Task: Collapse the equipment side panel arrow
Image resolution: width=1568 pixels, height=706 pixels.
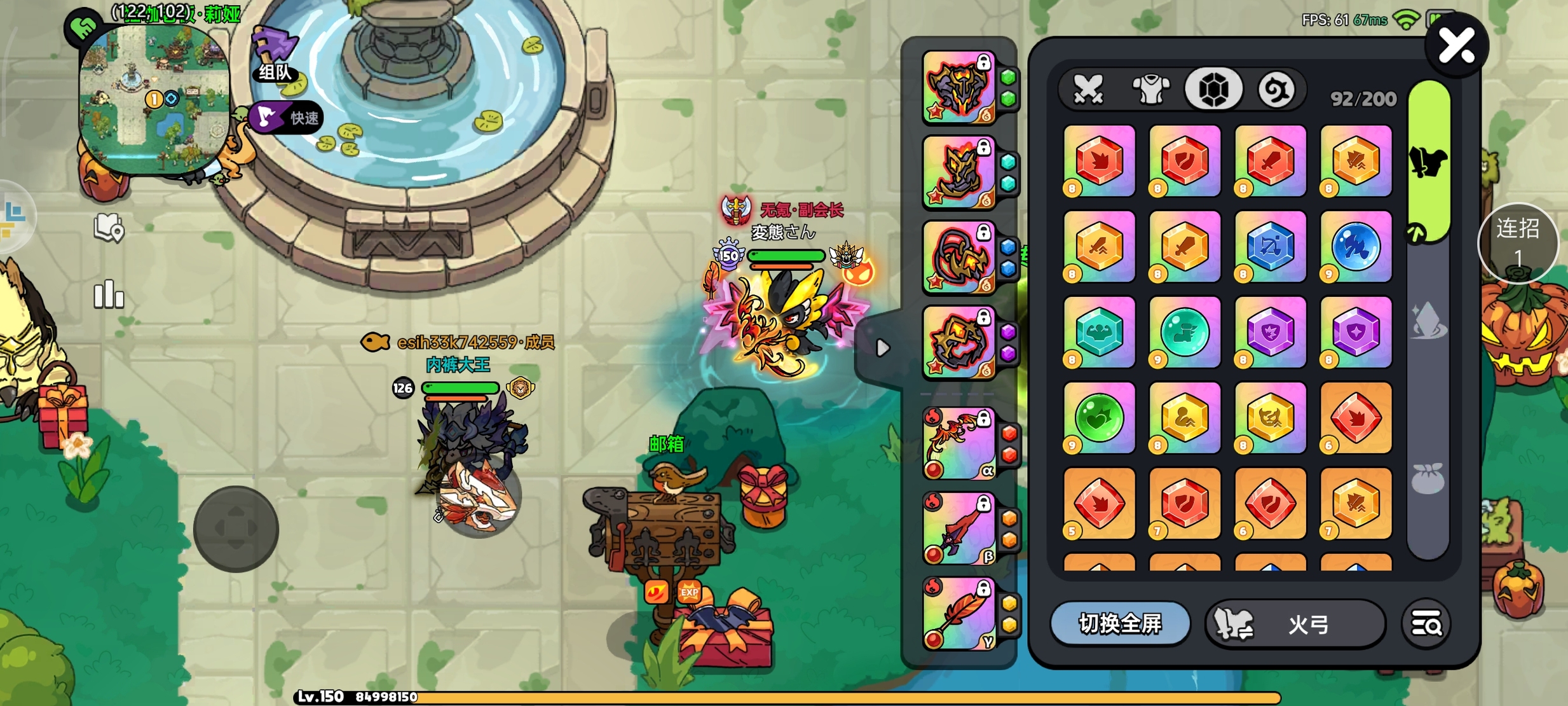Action: 882,348
